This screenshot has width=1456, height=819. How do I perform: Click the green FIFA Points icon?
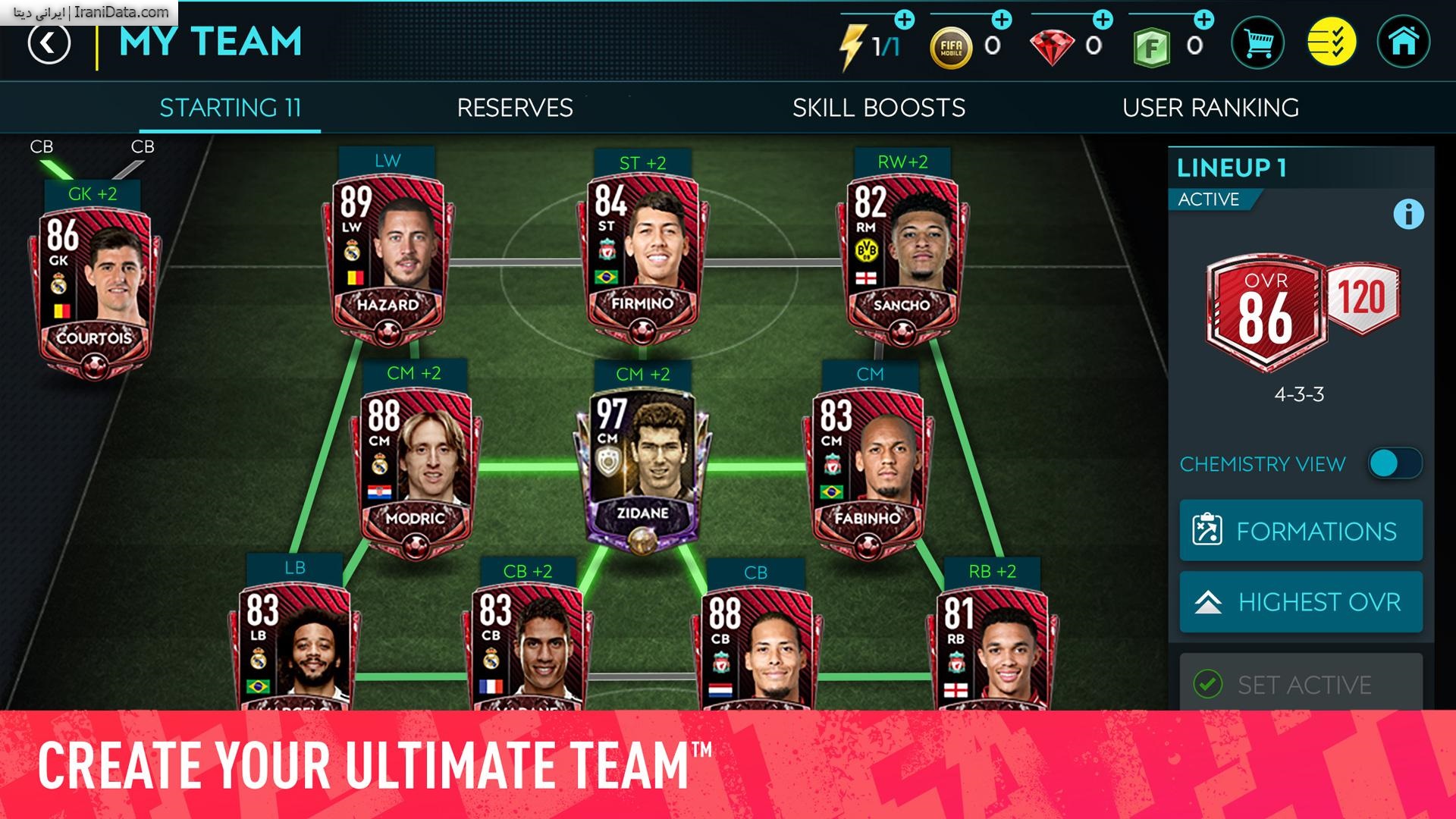(x=1150, y=45)
